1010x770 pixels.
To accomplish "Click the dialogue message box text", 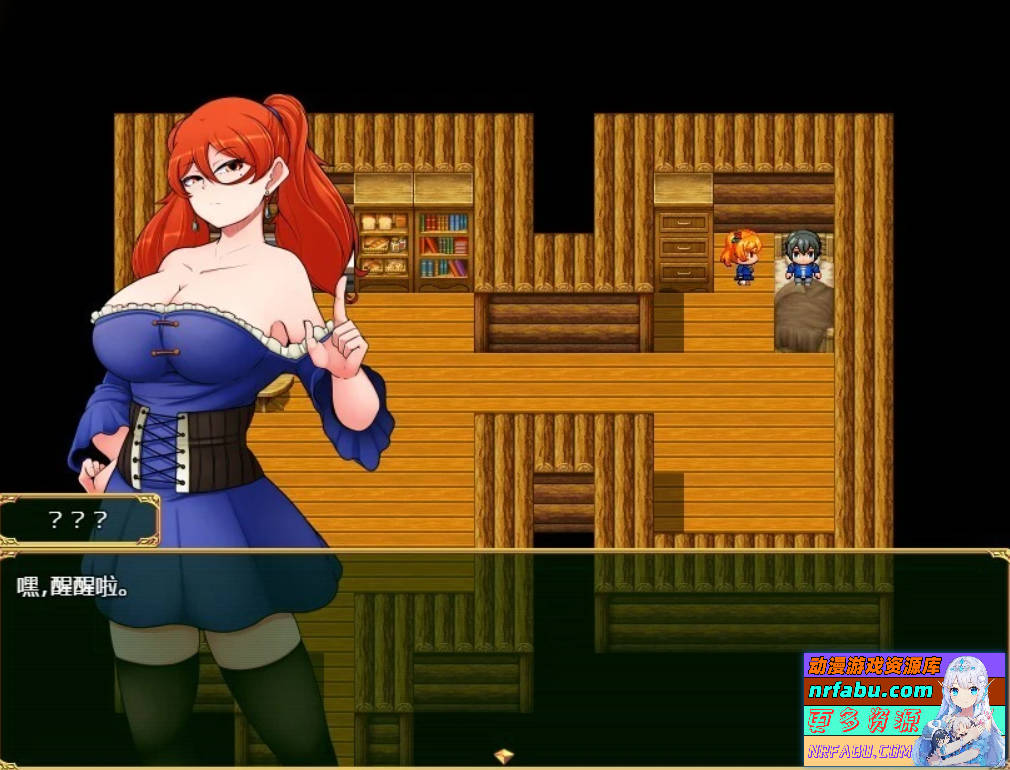I will (x=74, y=586).
